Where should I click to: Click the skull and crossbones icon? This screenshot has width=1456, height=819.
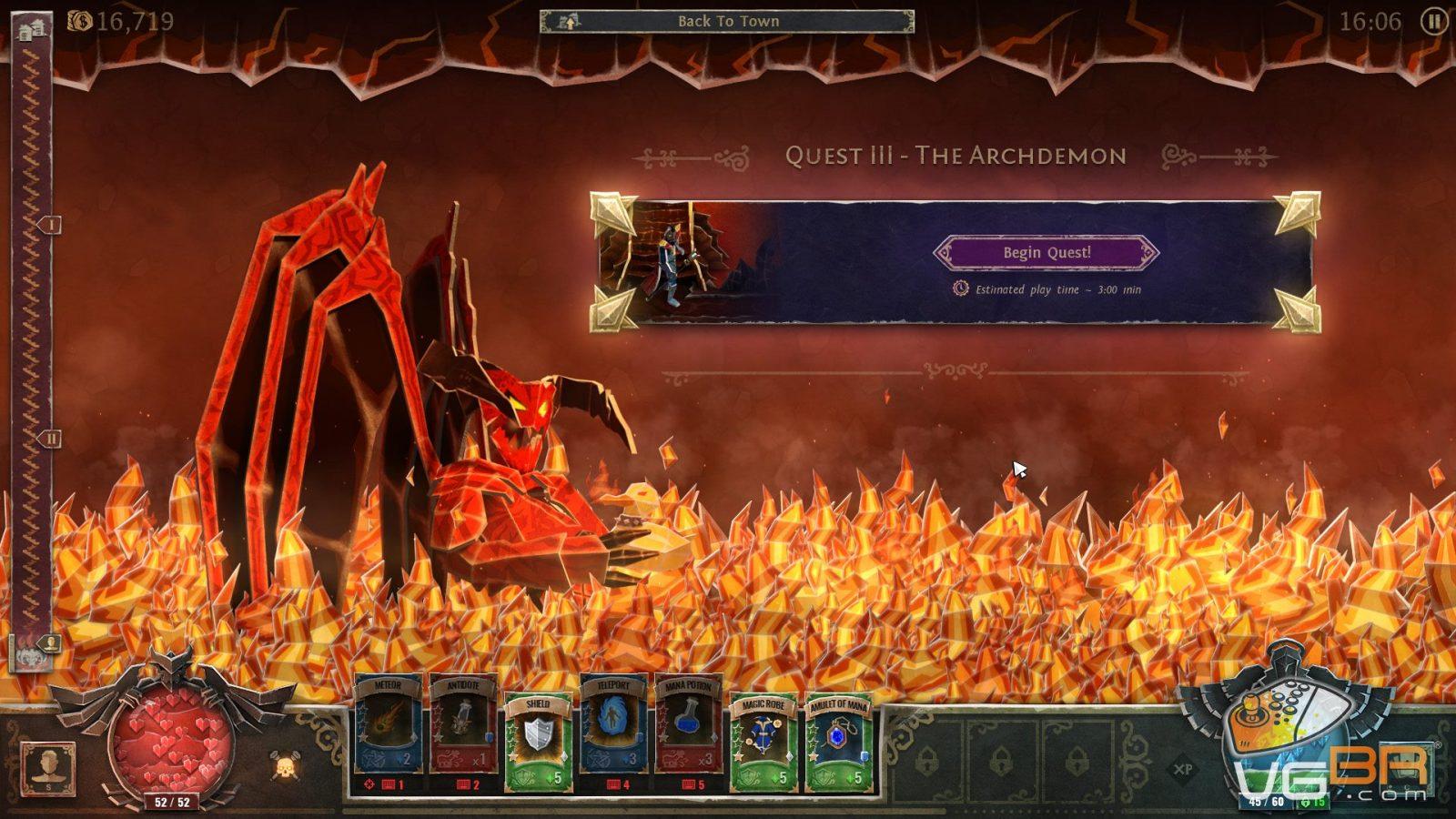pos(286,767)
